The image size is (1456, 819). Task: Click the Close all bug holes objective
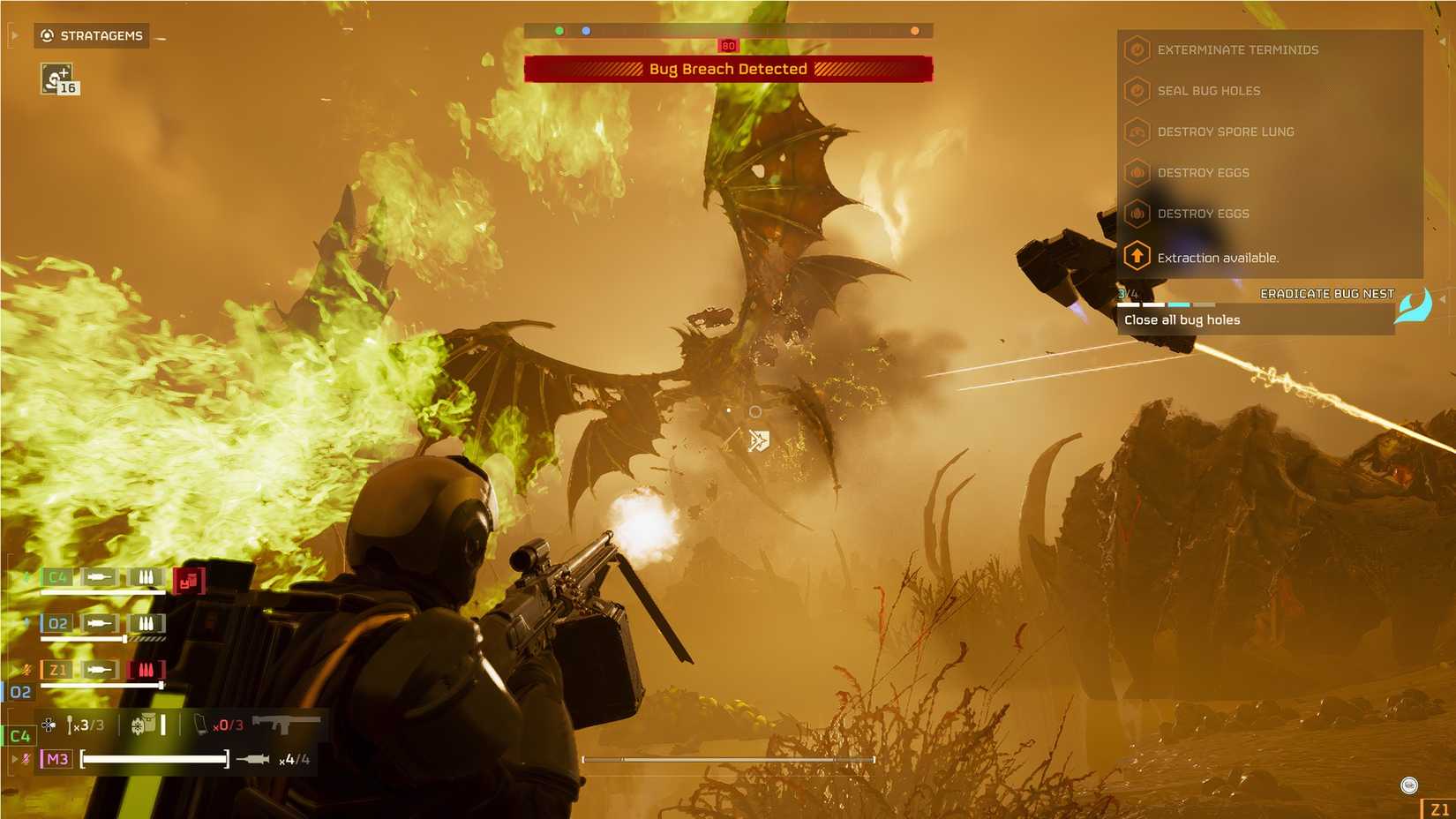coord(1184,319)
